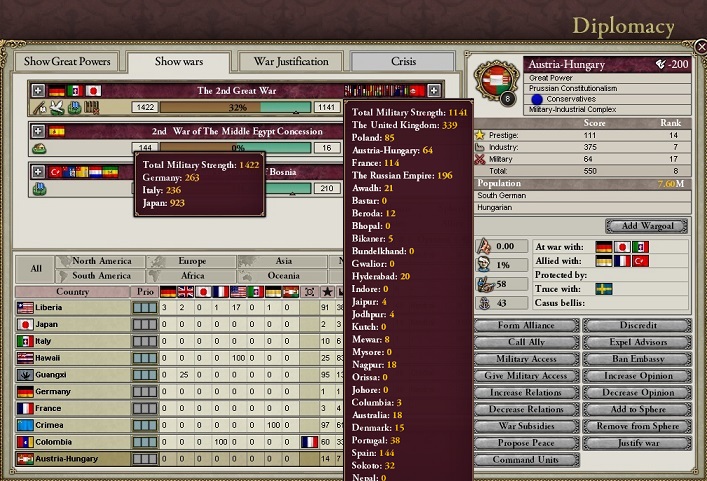This screenshot has height=481, width=707.
Task: Expand the 2nd Great War entry
Action: [38, 90]
